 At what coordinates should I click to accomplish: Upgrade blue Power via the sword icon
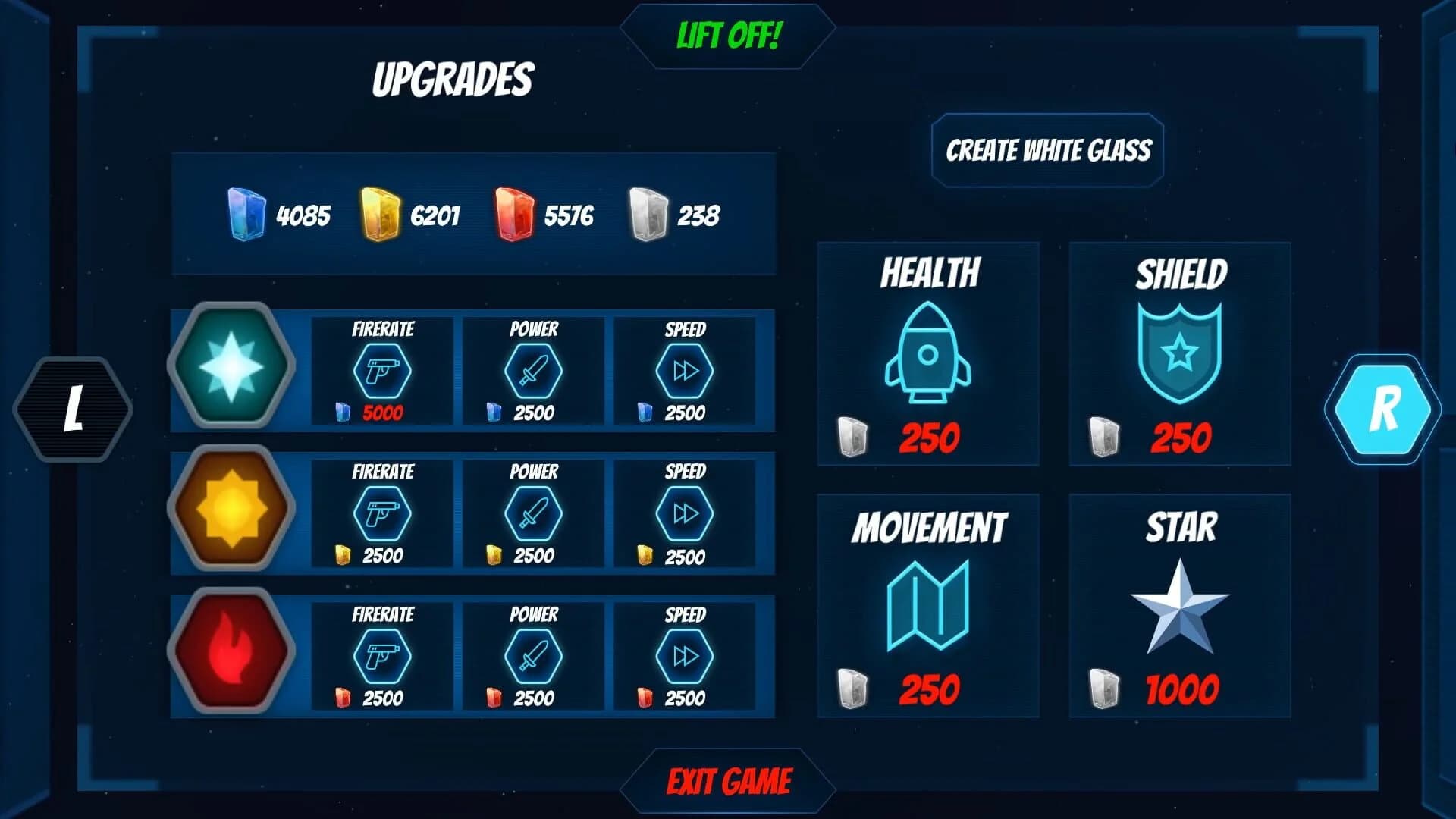(533, 372)
